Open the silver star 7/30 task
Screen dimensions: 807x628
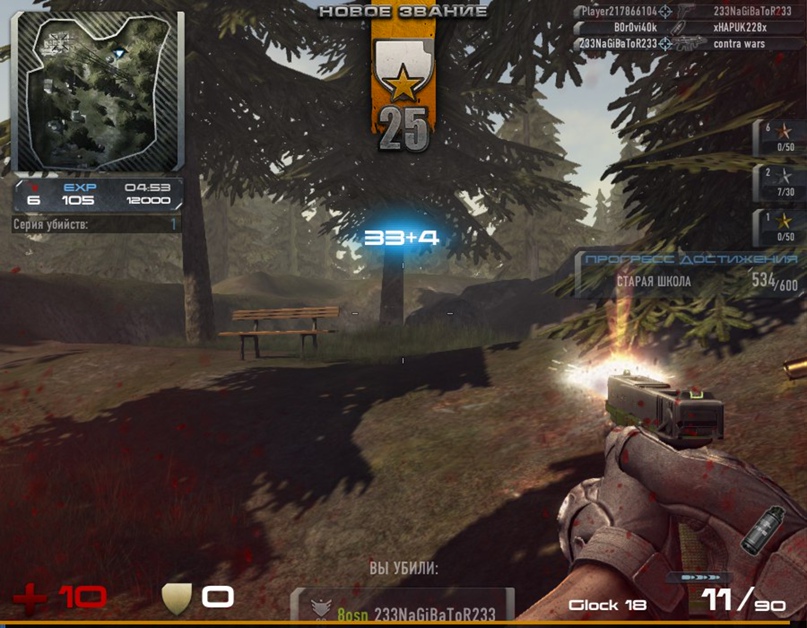pyautogui.click(x=780, y=182)
